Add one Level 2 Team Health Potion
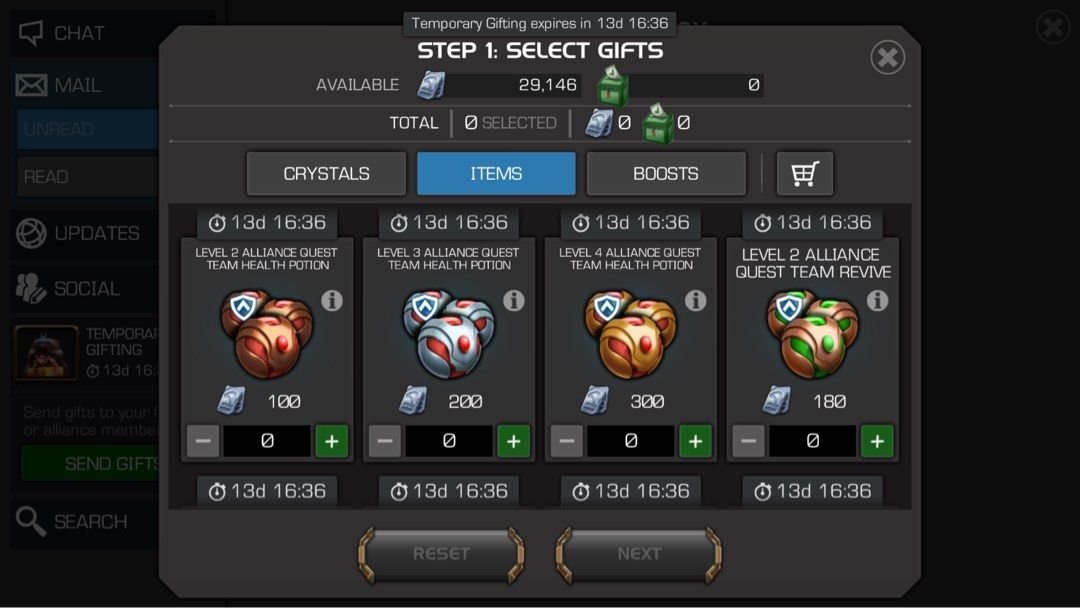Image resolution: width=1080 pixels, height=608 pixels. click(332, 441)
